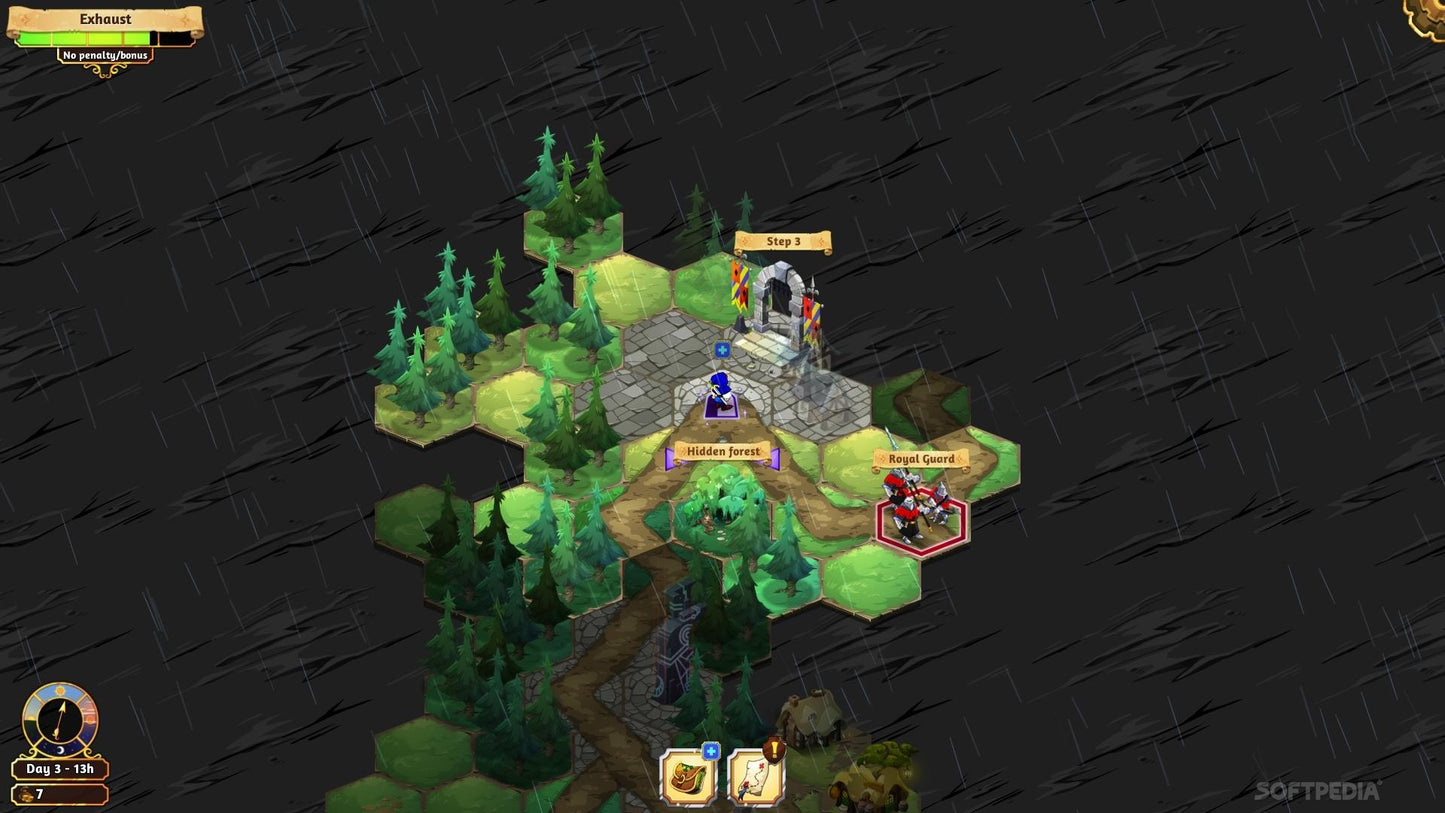Open the backpack inventory icon
This screenshot has width=1445, height=813.
688,775
